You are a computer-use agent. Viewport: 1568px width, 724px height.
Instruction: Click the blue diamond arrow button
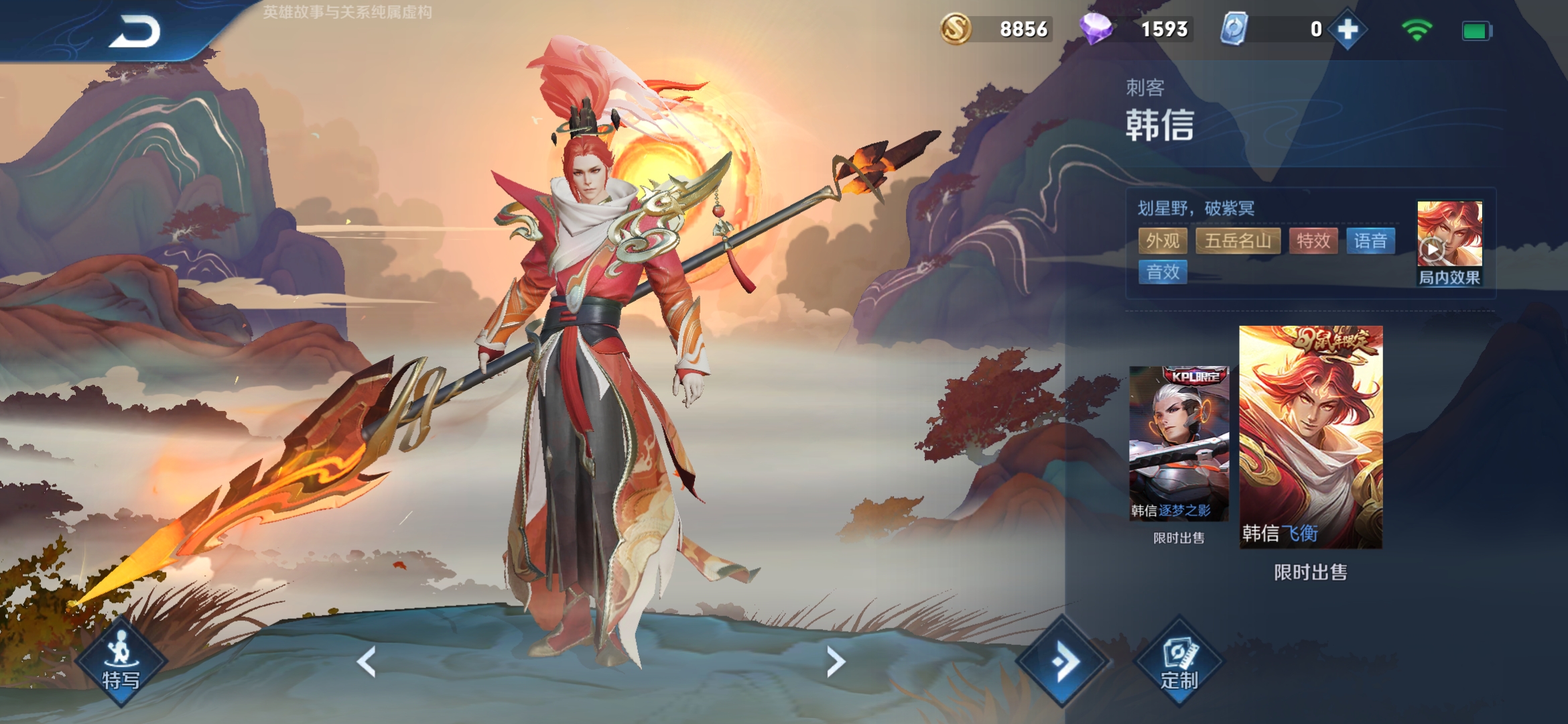(x=1062, y=662)
